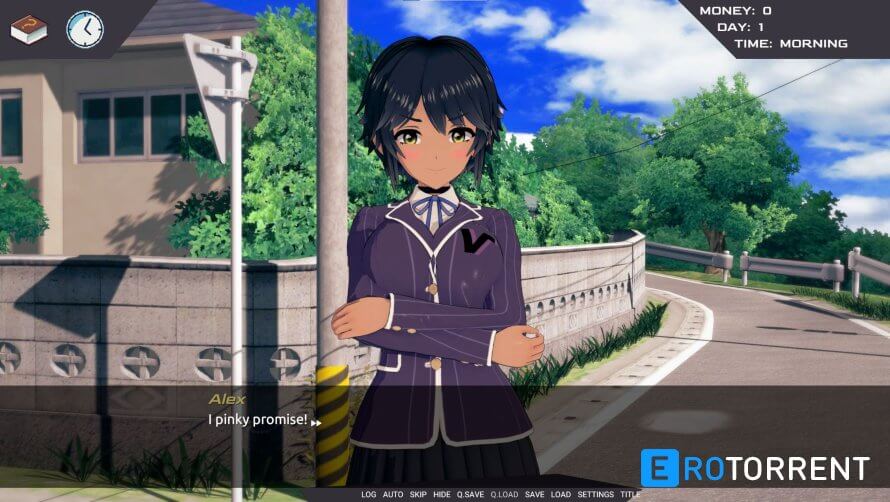The image size is (890, 502).
Task: Return to the TITLE screen
Action: [x=631, y=495]
